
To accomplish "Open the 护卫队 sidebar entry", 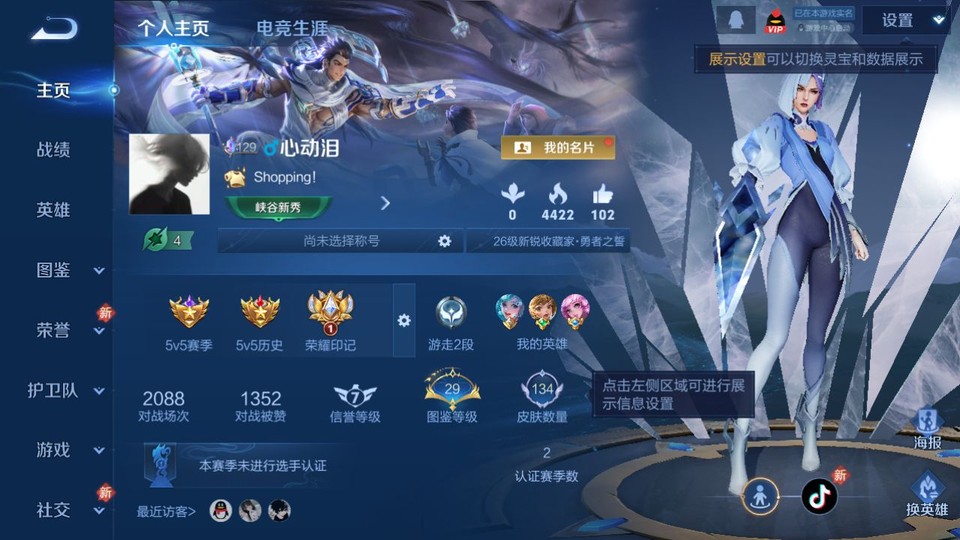I will [56, 390].
